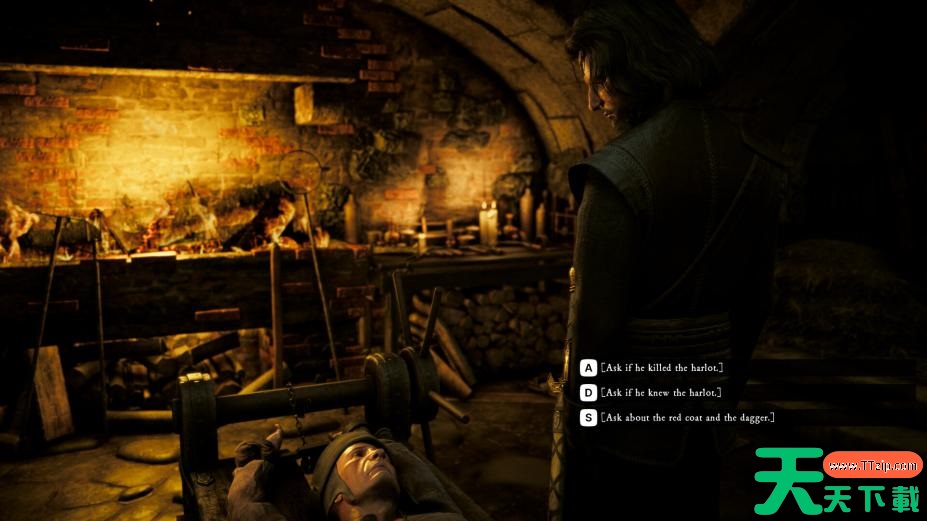This screenshot has width=927, height=521.
Task: Pick "Ask about the red coat and the dagger"
Action: point(687,418)
